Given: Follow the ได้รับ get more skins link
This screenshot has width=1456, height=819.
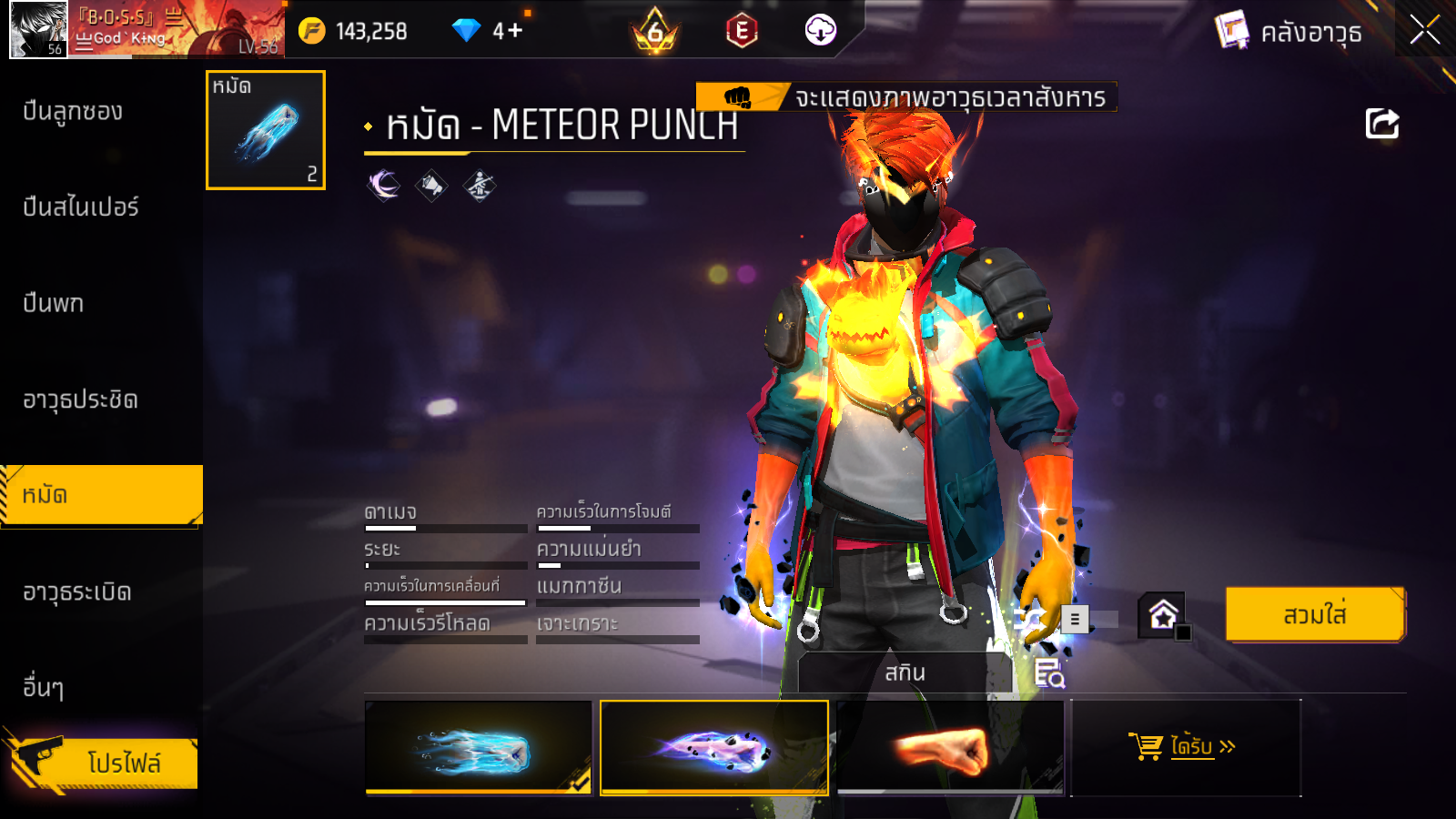Looking at the screenshot, I should (x=1186, y=747).
